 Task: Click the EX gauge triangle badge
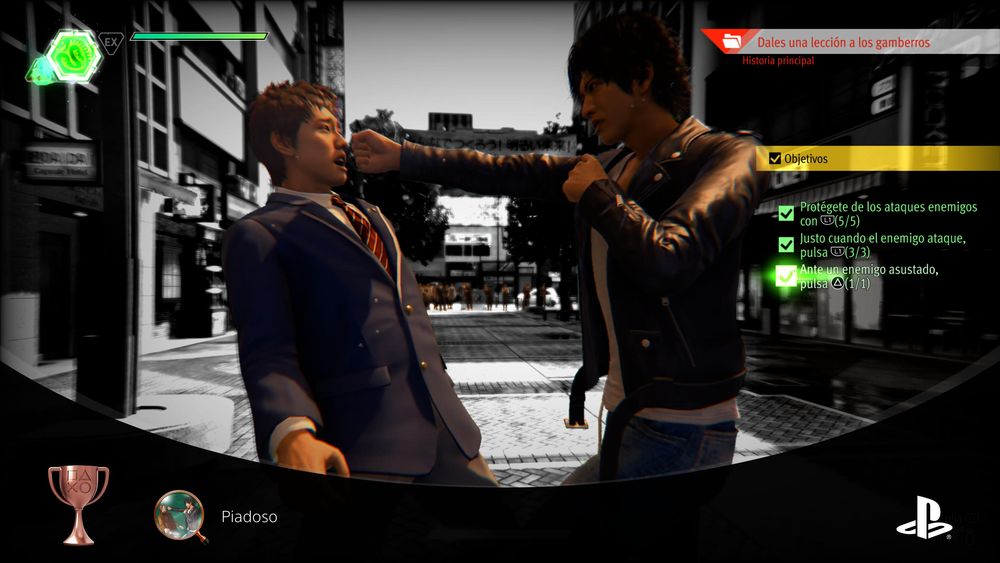(111, 42)
